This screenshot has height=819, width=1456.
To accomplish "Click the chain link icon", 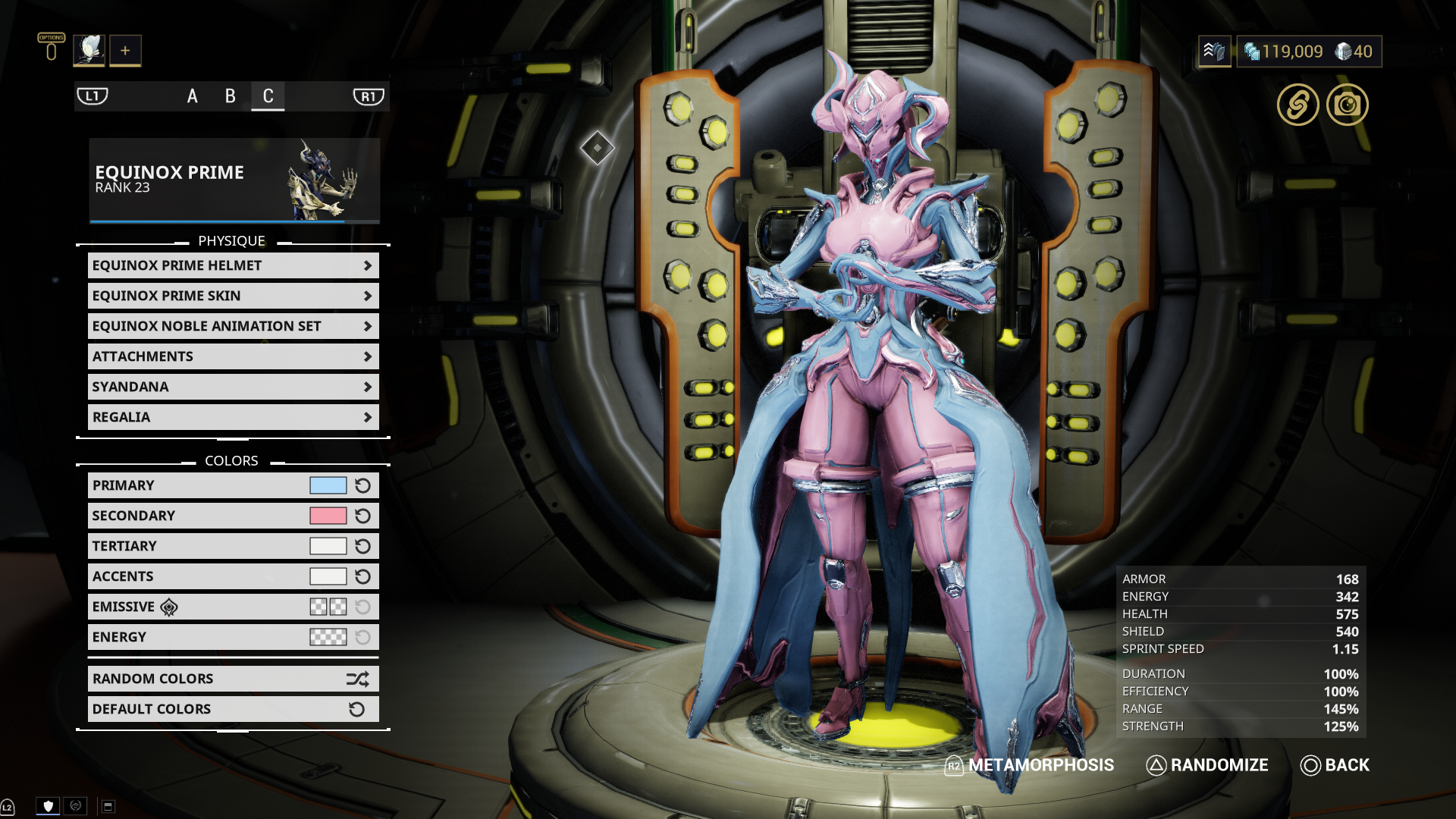I will [x=1298, y=105].
